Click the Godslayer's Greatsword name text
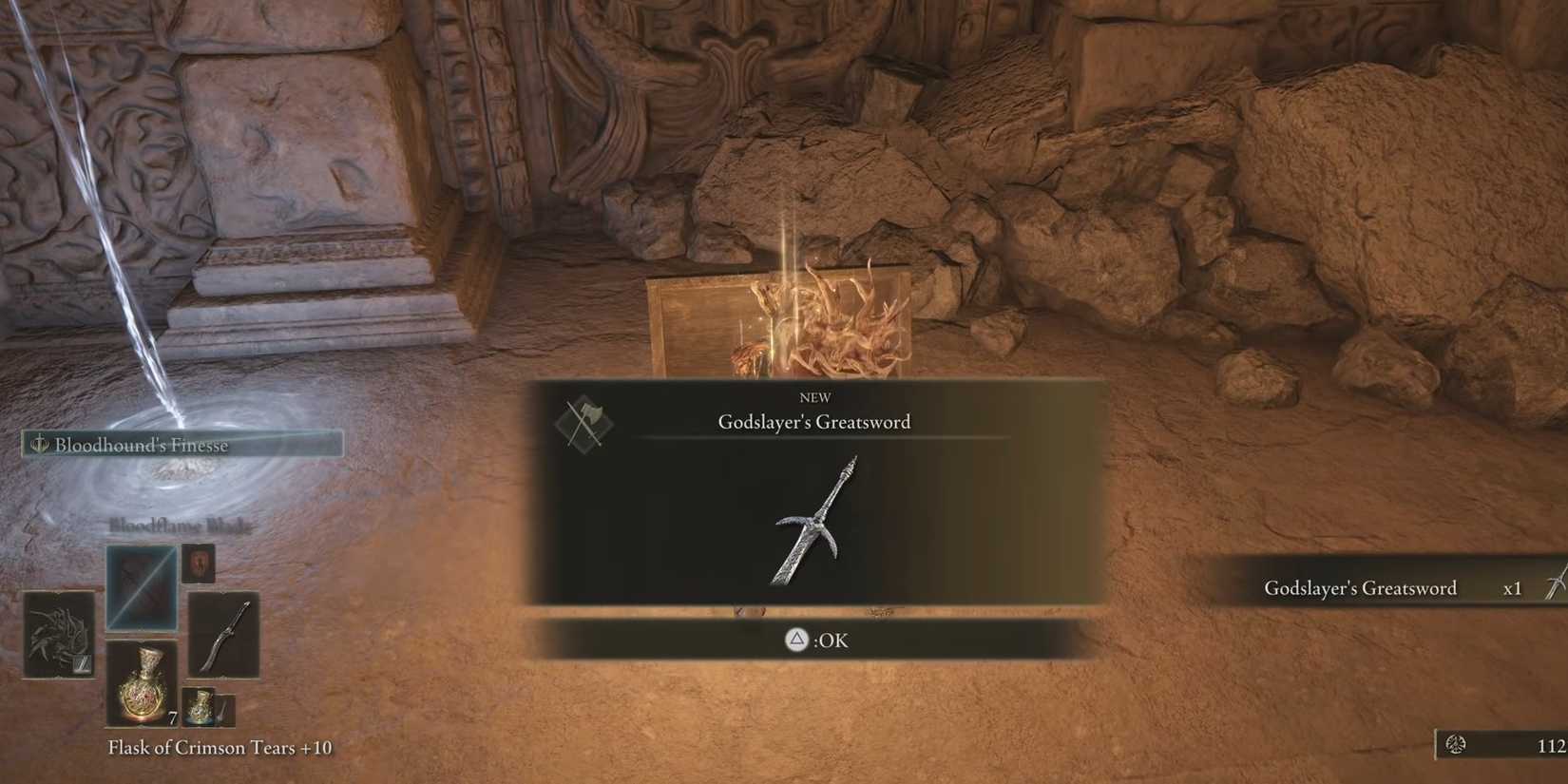The image size is (1568, 784). pyautogui.click(x=814, y=421)
